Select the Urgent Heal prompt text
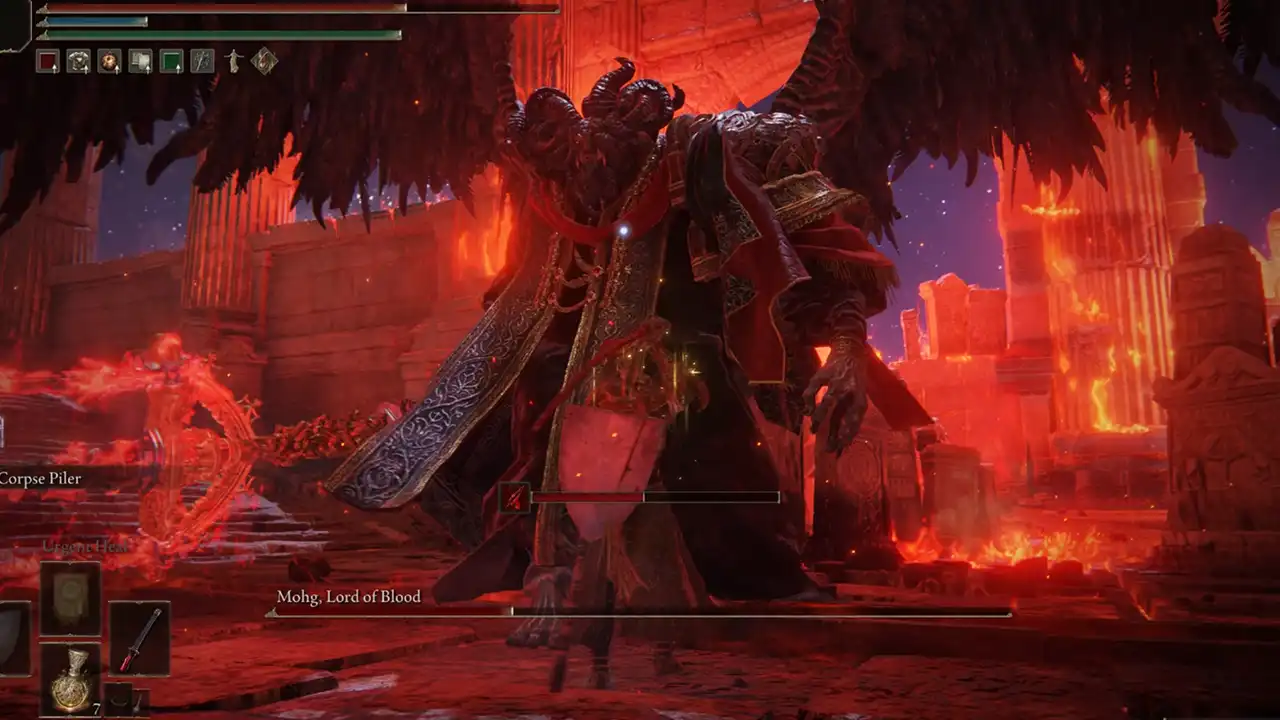Viewport: 1280px width, 720px height. pos(85,546)
